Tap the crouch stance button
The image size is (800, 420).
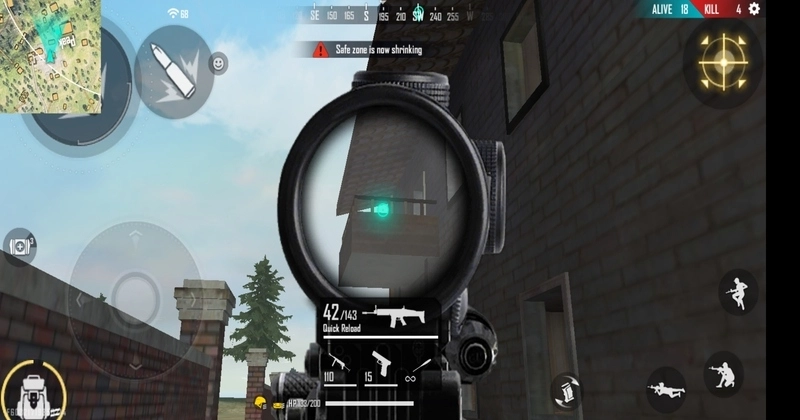[722, 374]
